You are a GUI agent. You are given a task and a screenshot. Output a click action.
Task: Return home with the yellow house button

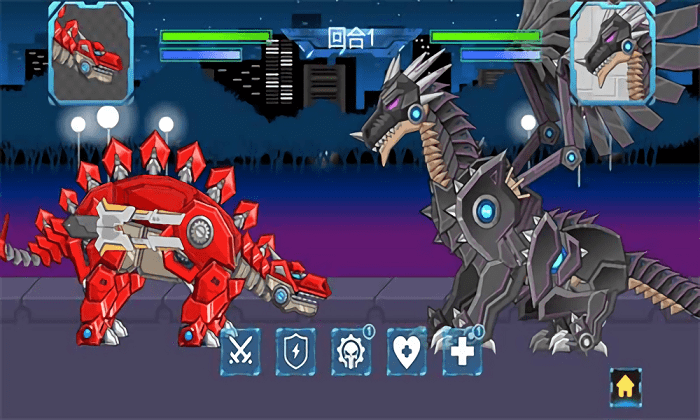click(626, 385)
